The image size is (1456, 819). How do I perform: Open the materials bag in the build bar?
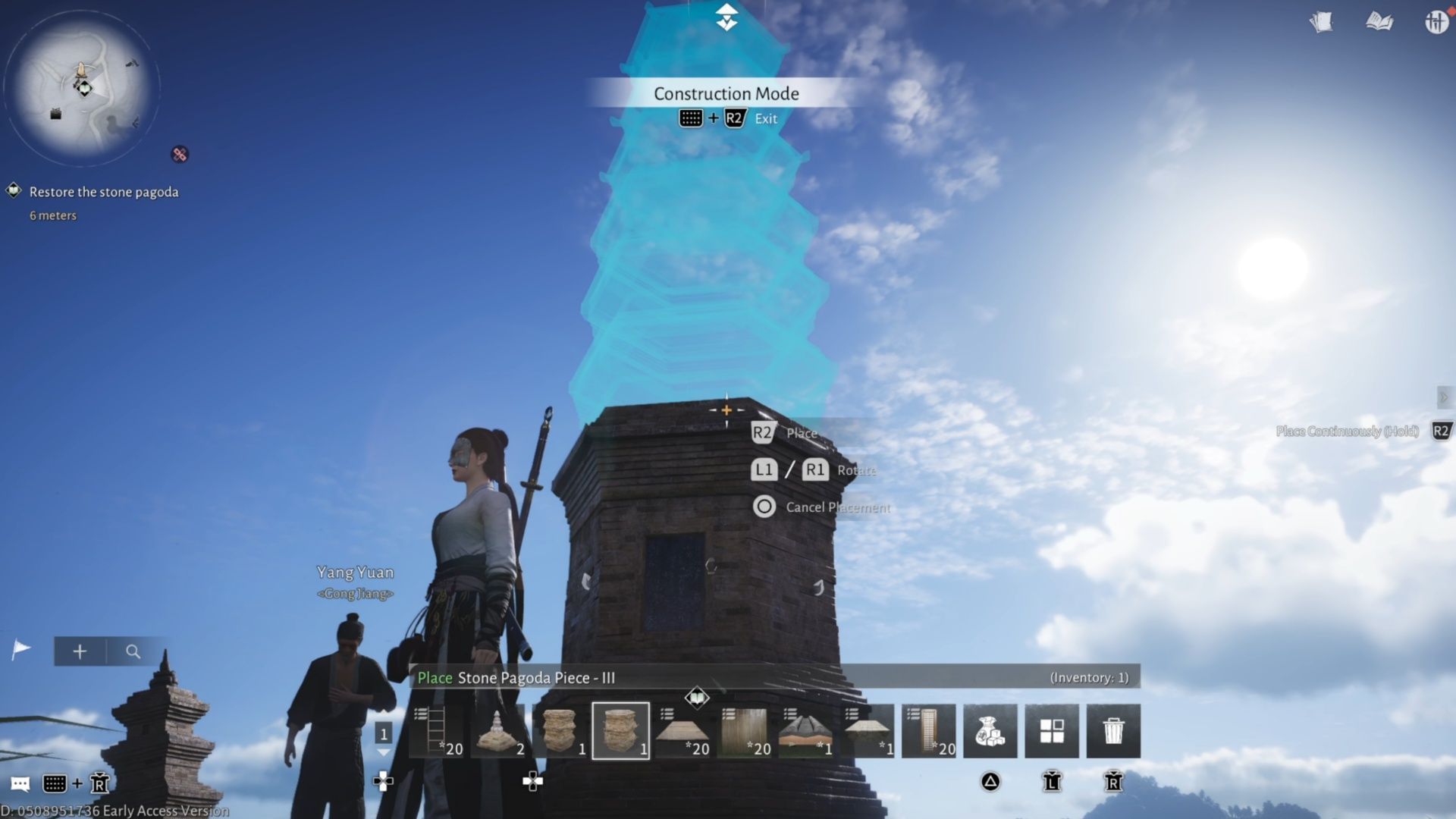[x=990, y=730]
